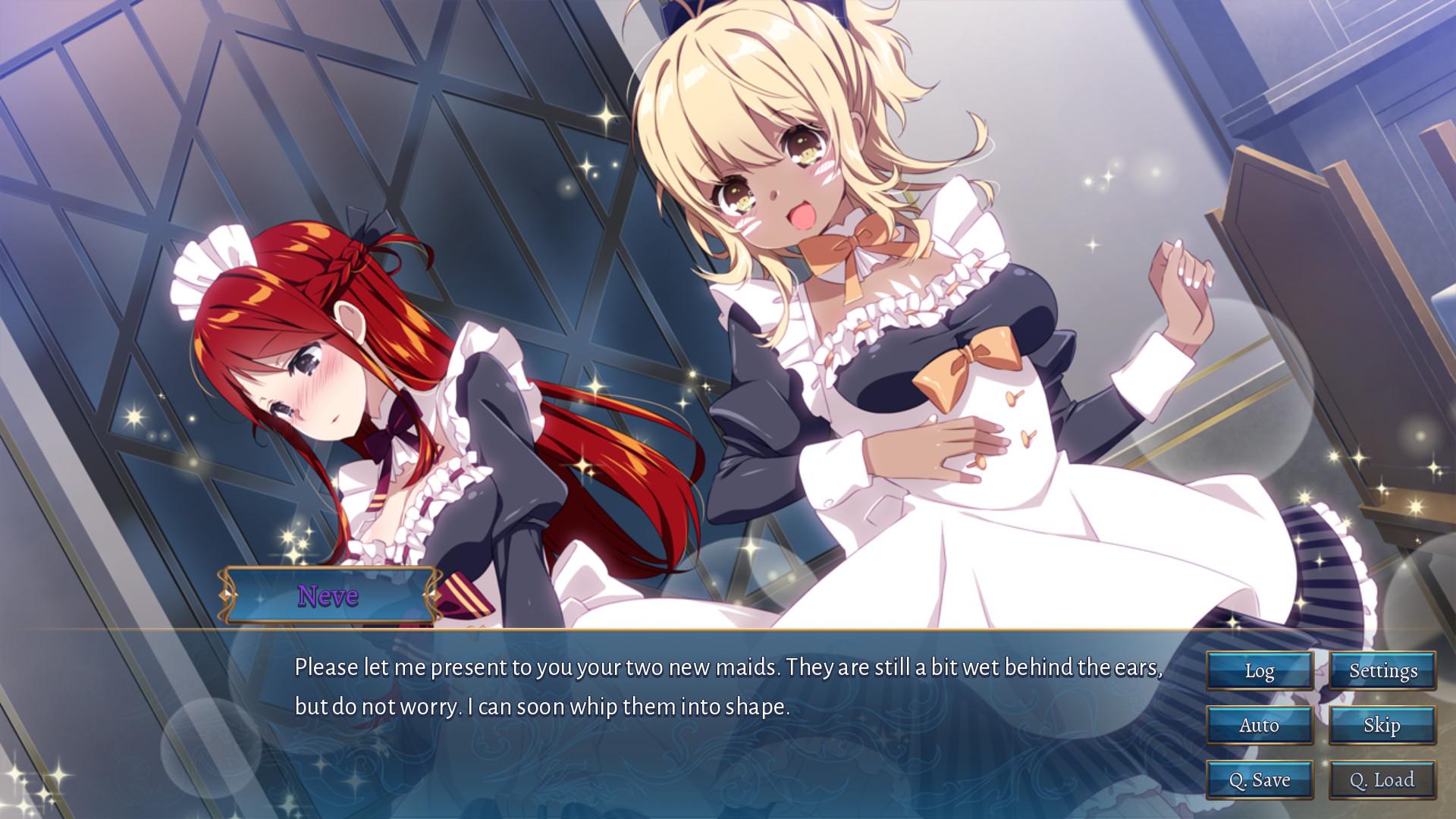The height and width of the screenshot is (819, 1456).
Task: Quick load using the Q. Load button
Action: (x=1382, y=780)
